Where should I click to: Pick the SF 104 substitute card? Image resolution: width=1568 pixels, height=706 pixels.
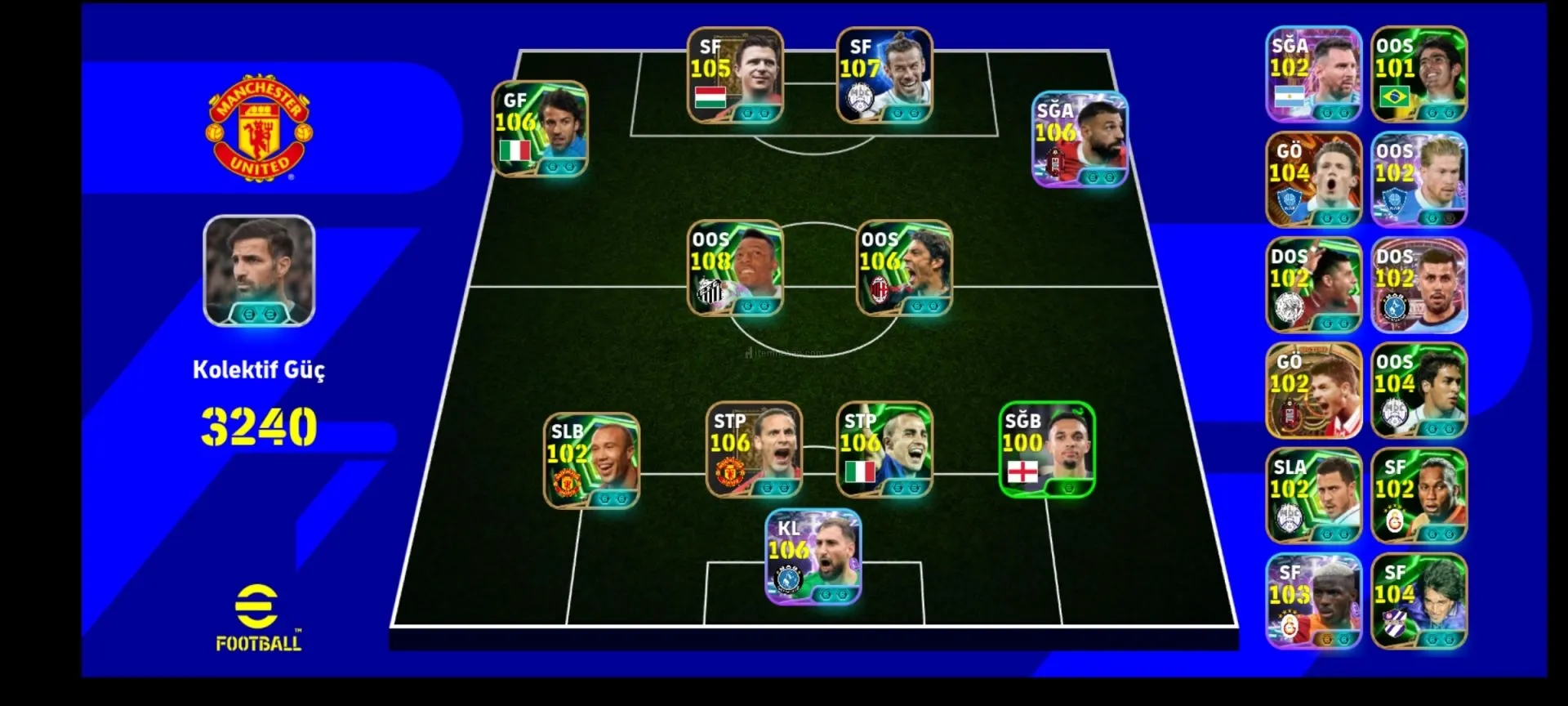pyautogui.click(x=1419, y=601)
